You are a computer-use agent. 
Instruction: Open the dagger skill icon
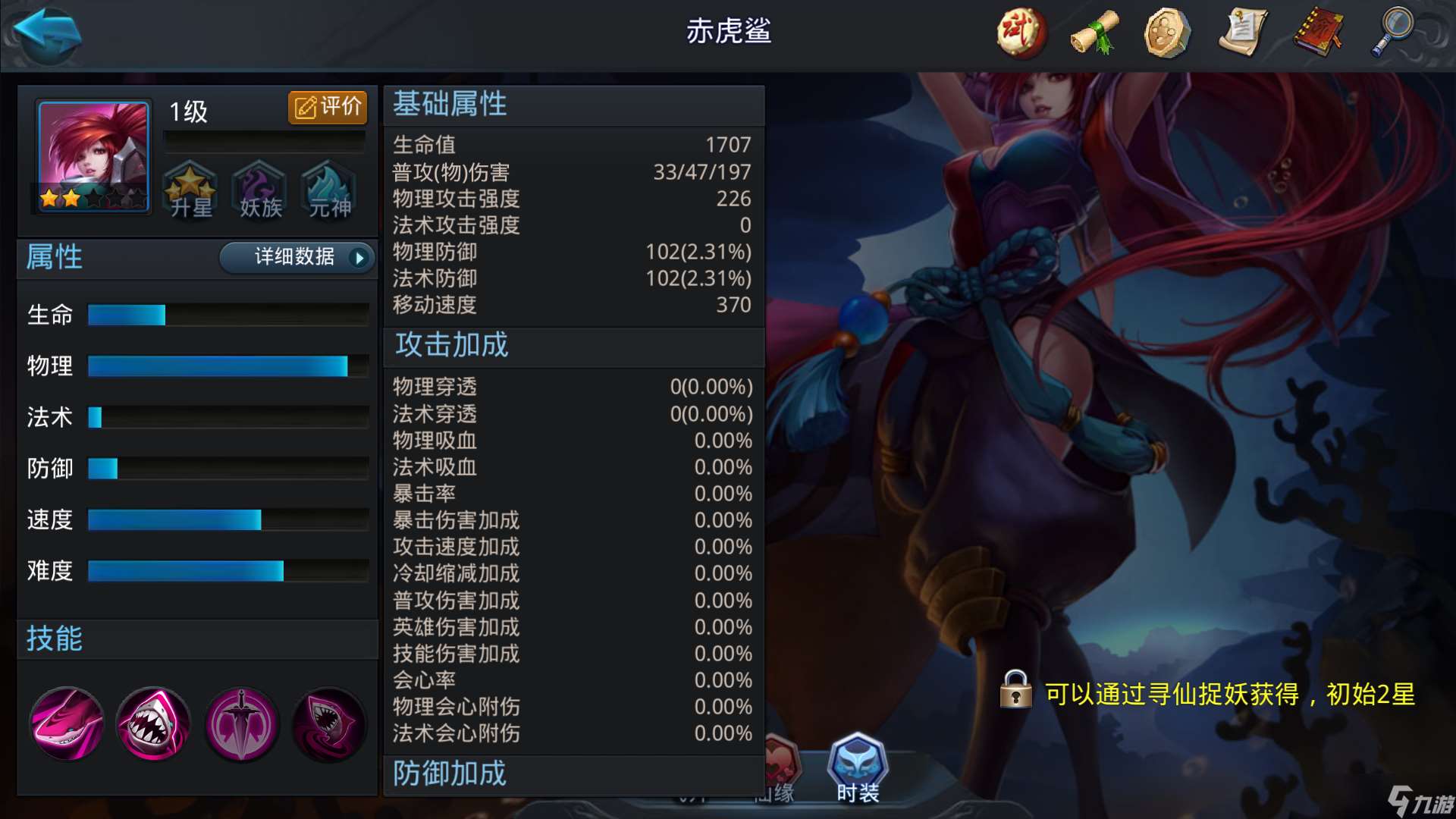click(241, 724)
